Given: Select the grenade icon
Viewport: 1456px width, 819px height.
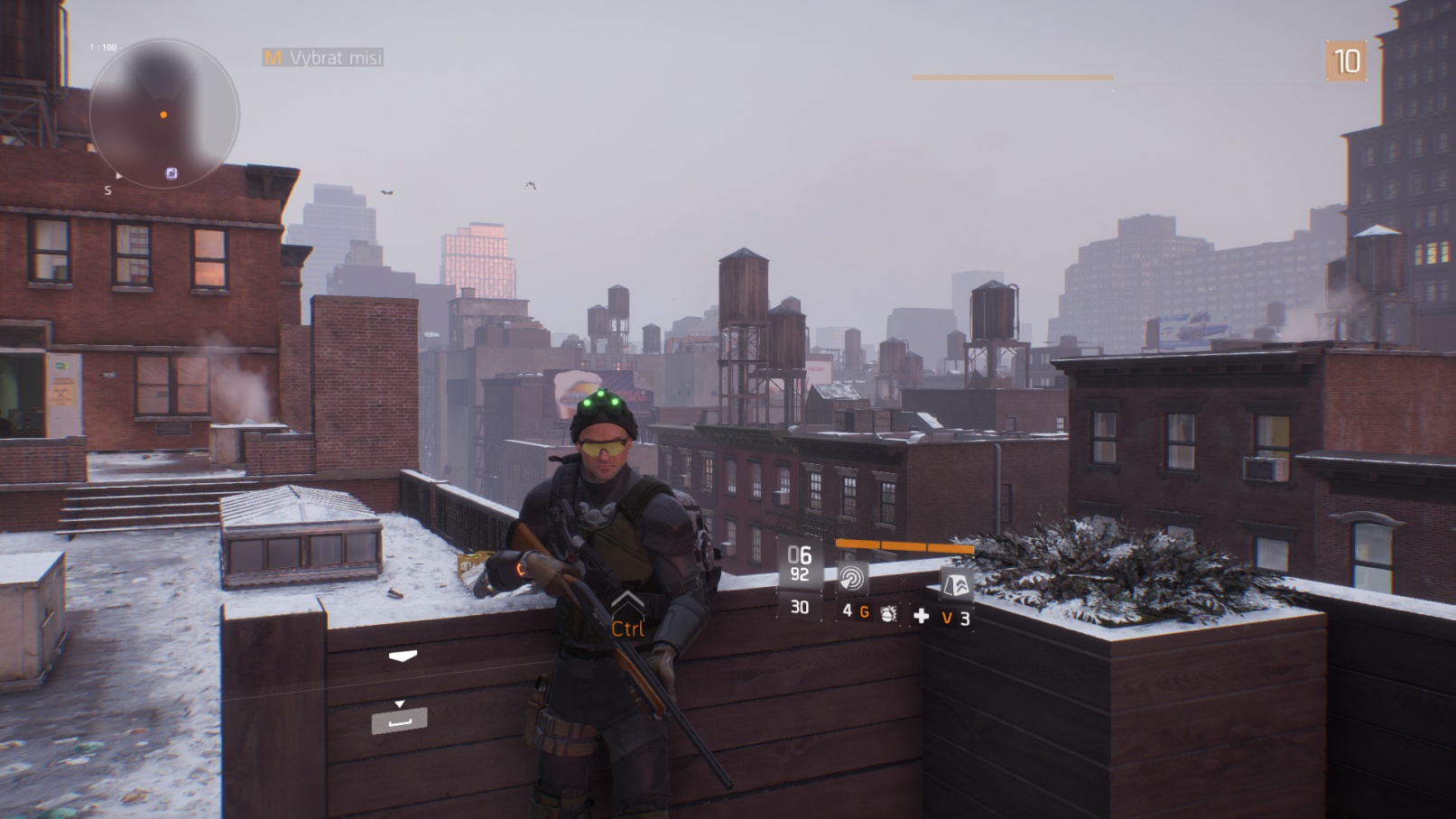Looking at the screenshot, I should (x=888, y=614).
